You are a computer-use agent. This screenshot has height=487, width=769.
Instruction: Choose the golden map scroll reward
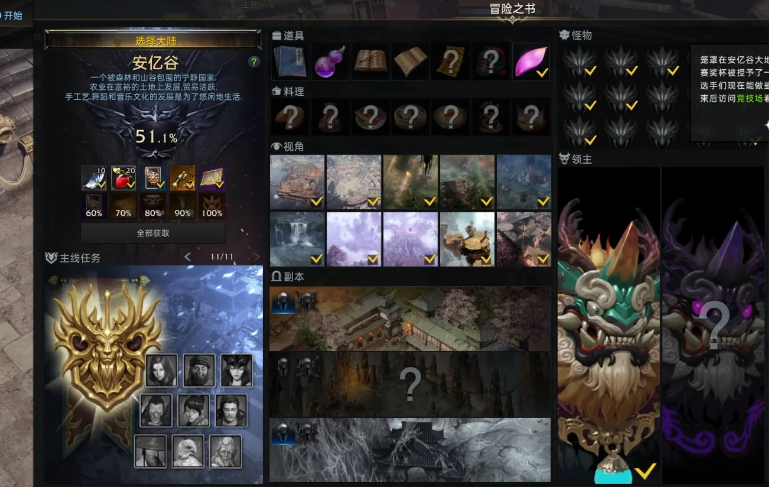[x=212, y=178]
